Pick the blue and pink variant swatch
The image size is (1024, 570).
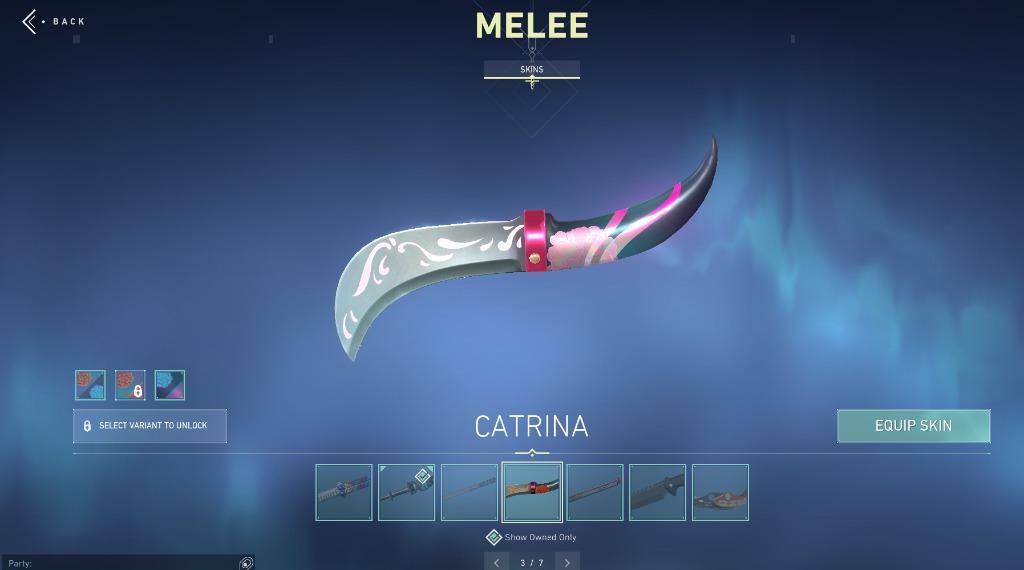(170, 385)
